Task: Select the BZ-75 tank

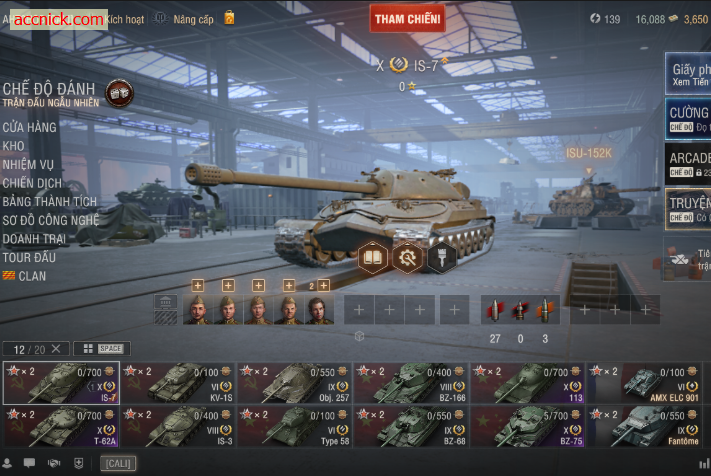Action: 529,427
